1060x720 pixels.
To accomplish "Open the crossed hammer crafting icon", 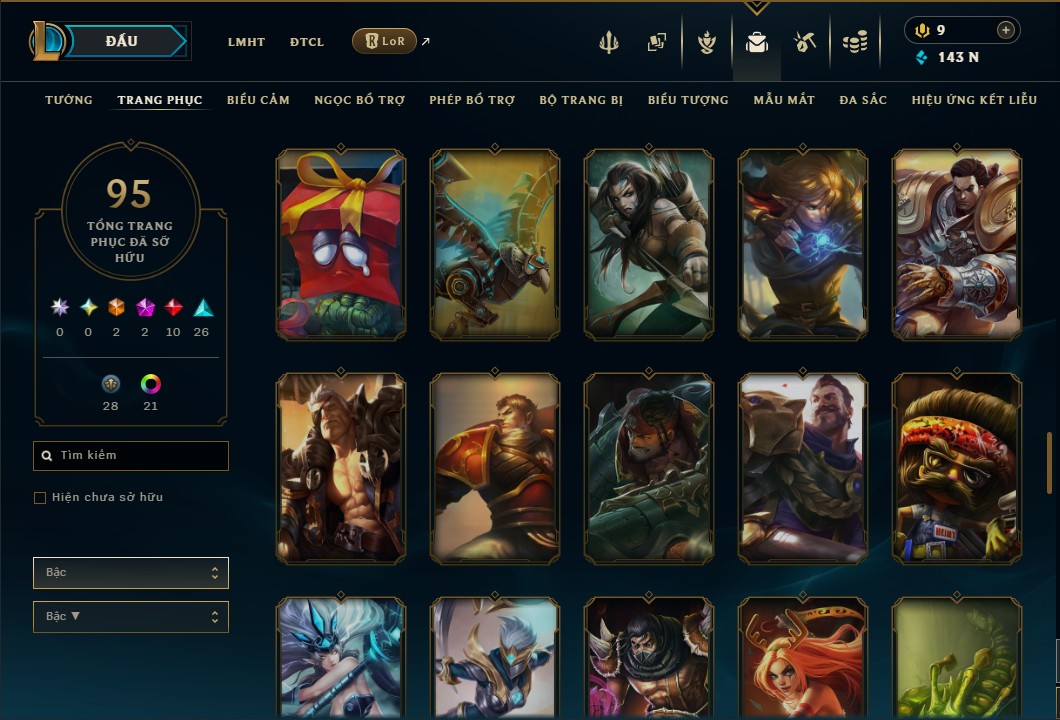I will 805,42.
